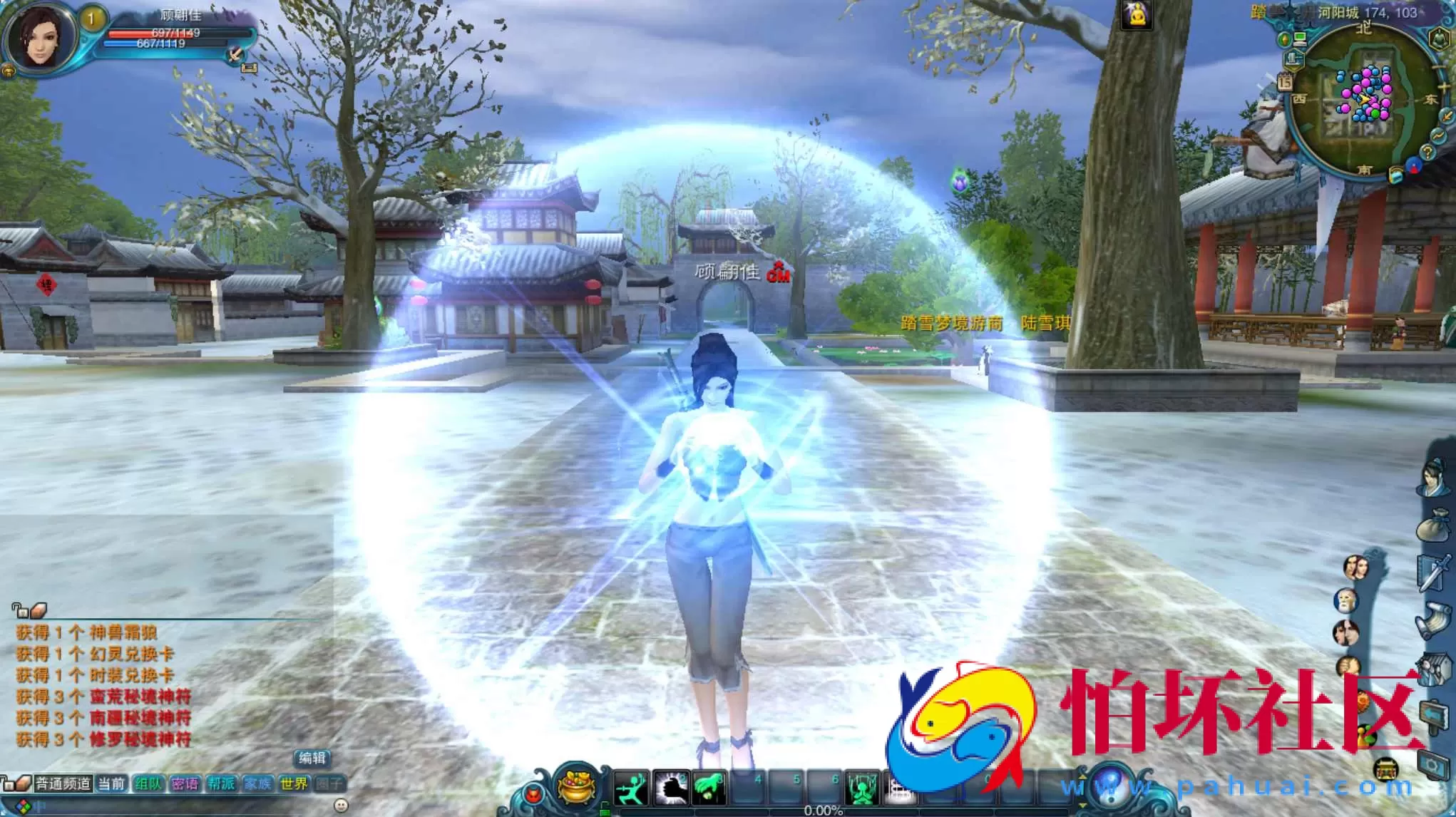Select the green meditation skill icon in slot 8
1456x817 pixels.
pyautogui.click(x=863, y=788)
